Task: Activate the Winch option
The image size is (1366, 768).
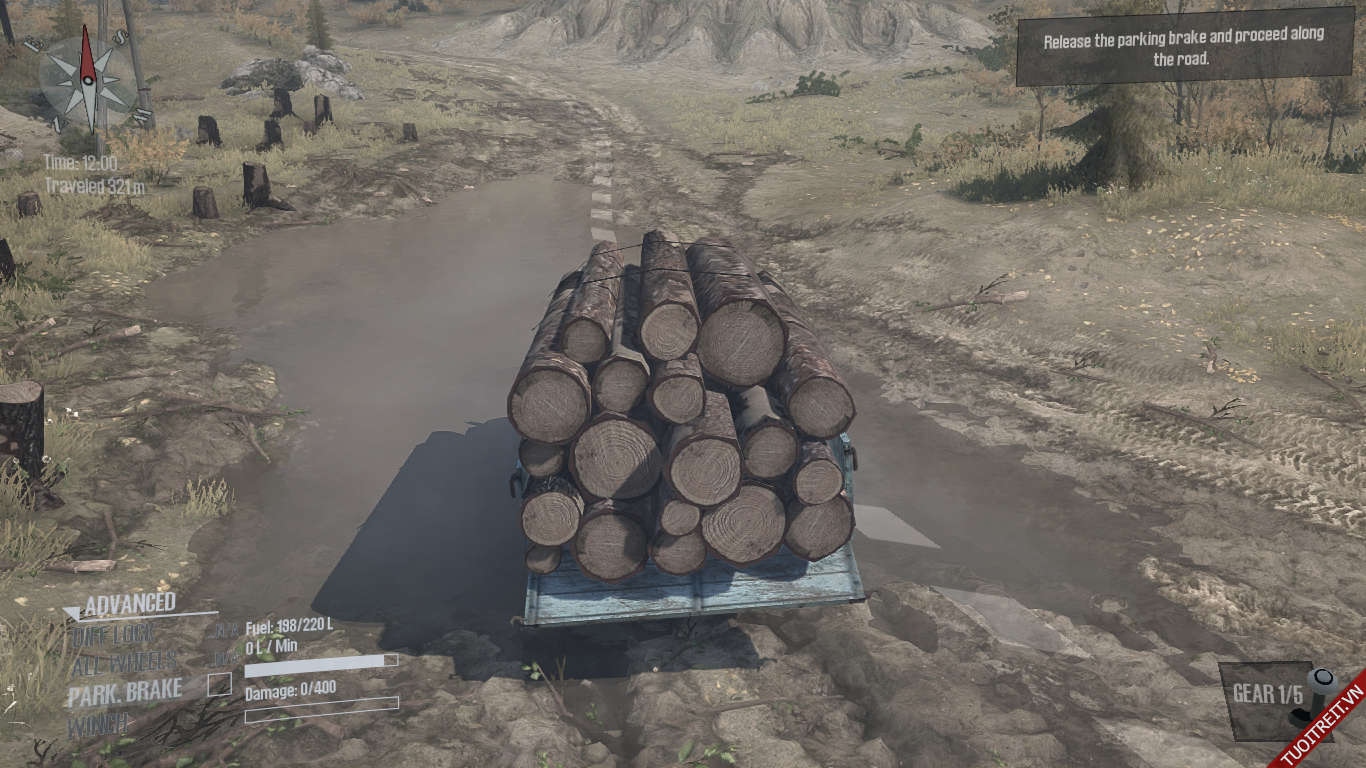Action: (x=98, y=725)
